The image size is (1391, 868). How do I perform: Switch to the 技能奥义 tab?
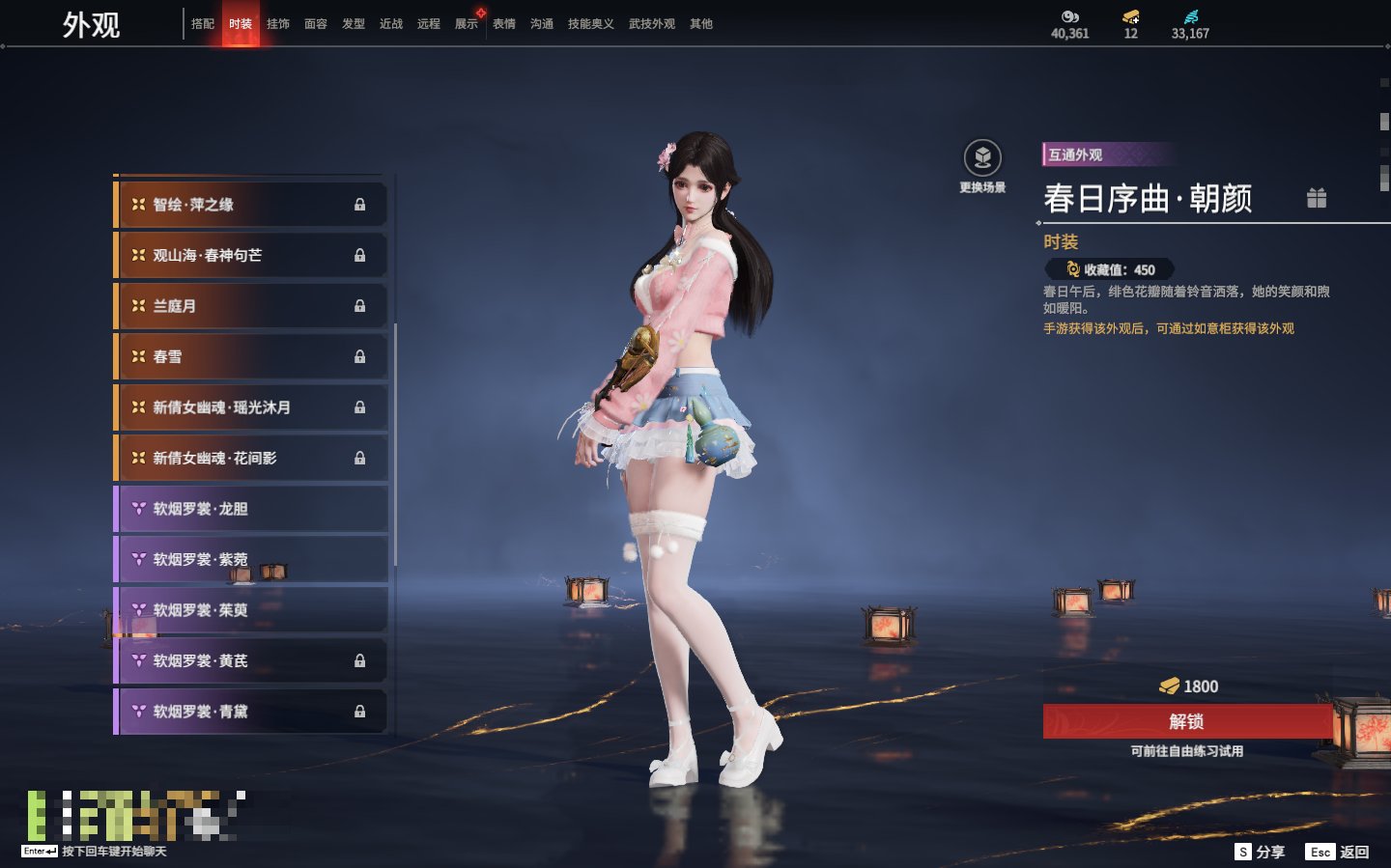pyautogui.click(x=590, y=24)
